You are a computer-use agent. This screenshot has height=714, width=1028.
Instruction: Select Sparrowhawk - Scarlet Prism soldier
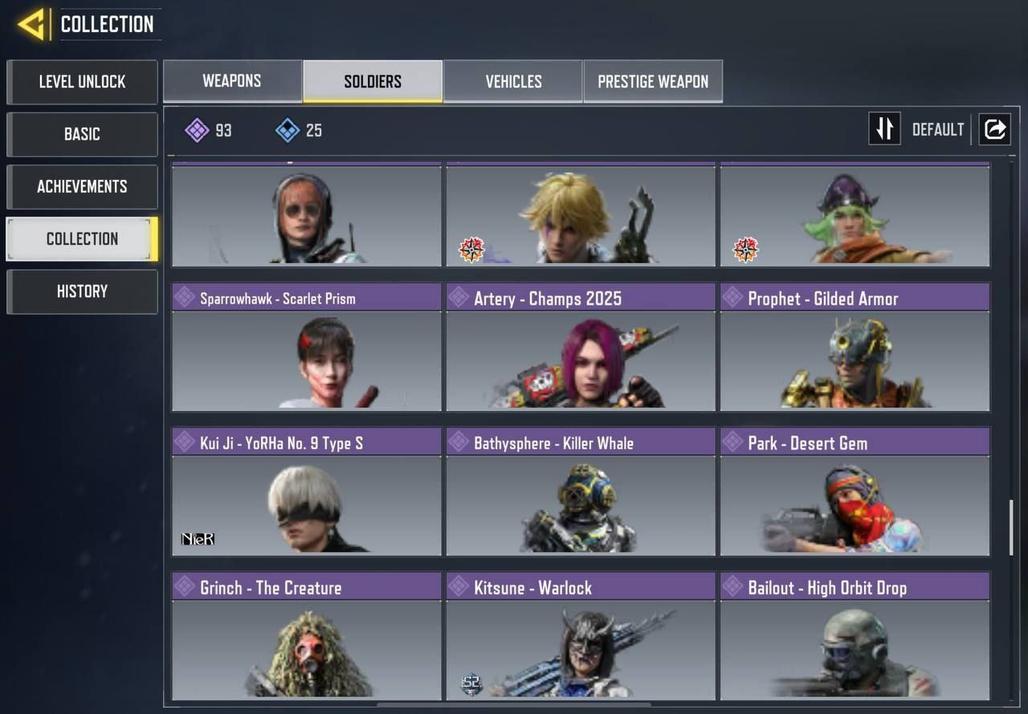coord(306,348)
